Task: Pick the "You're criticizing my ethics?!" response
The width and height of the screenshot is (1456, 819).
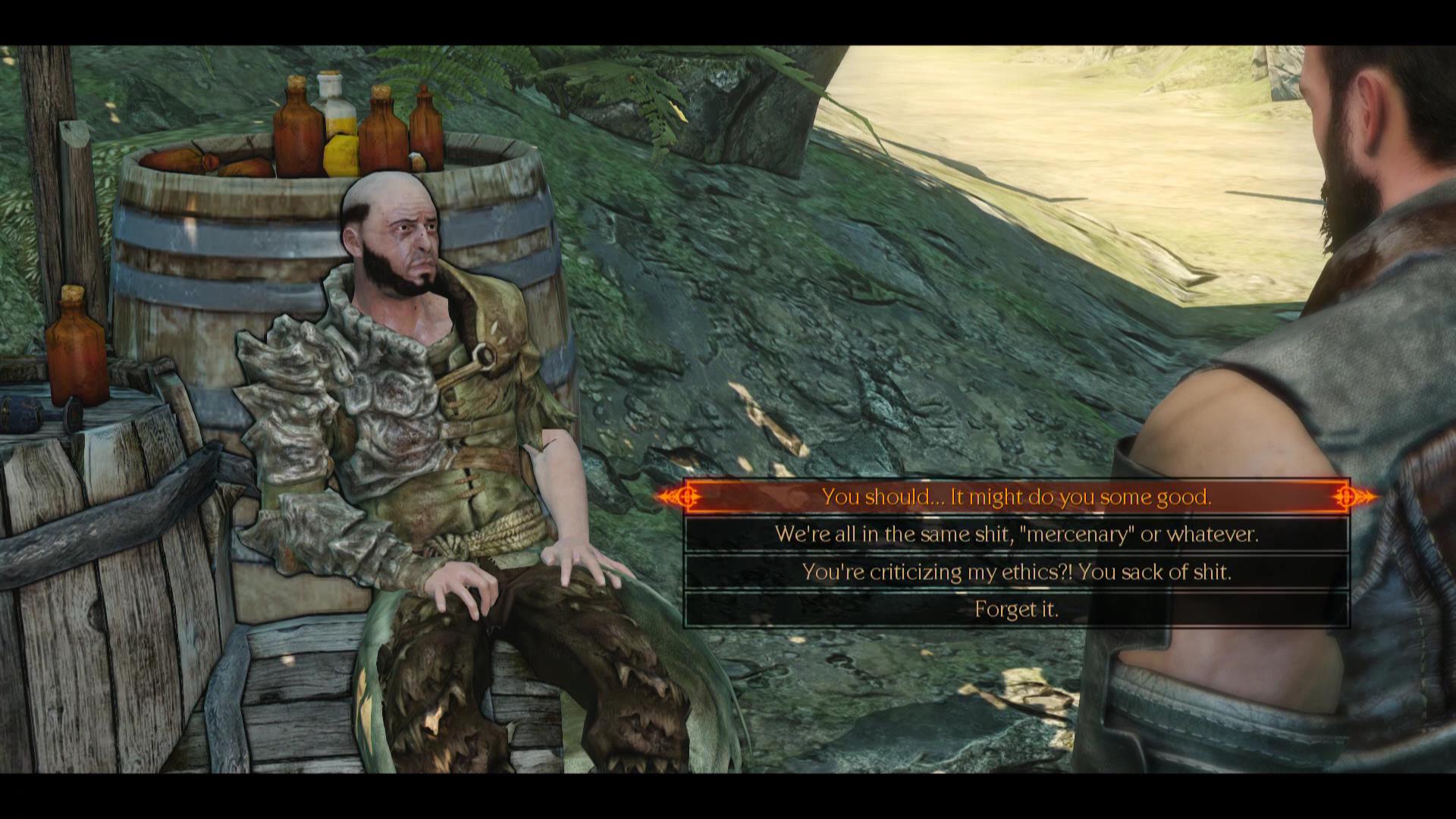Action: 1016,572
